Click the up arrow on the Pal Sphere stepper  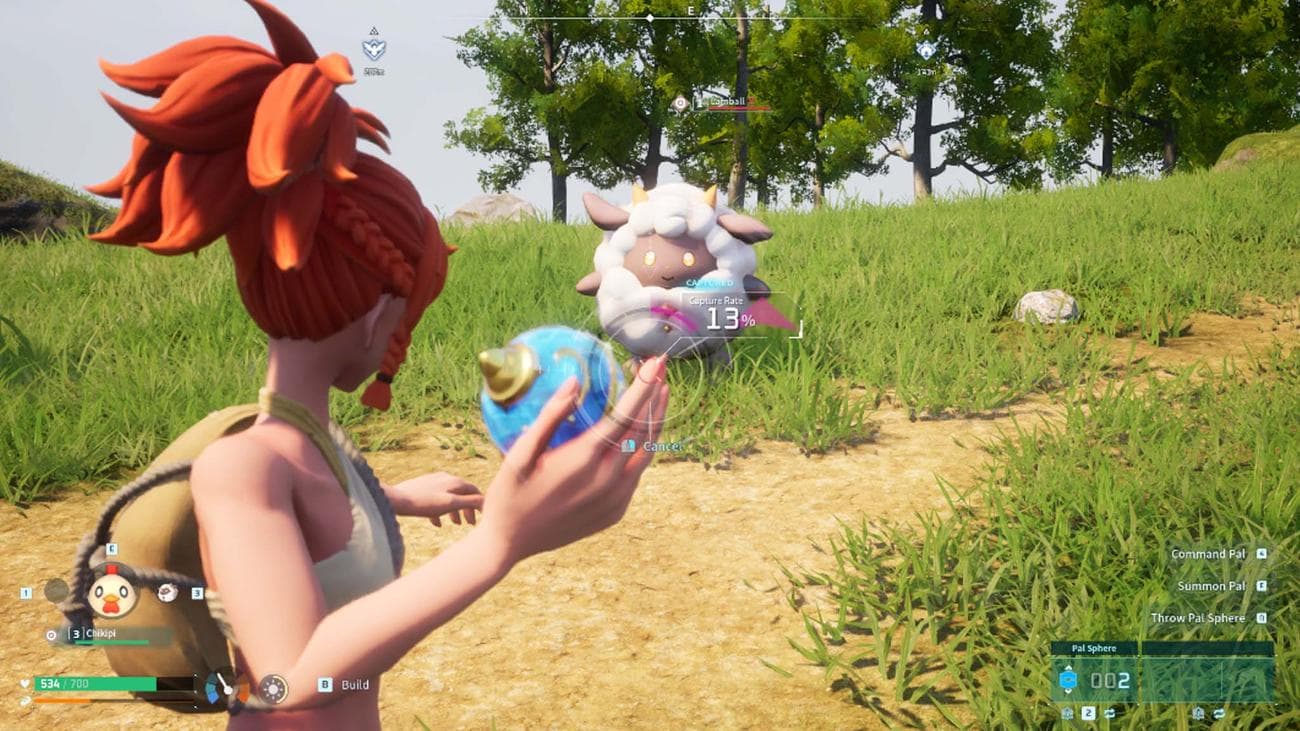(x=1068, y=667)
